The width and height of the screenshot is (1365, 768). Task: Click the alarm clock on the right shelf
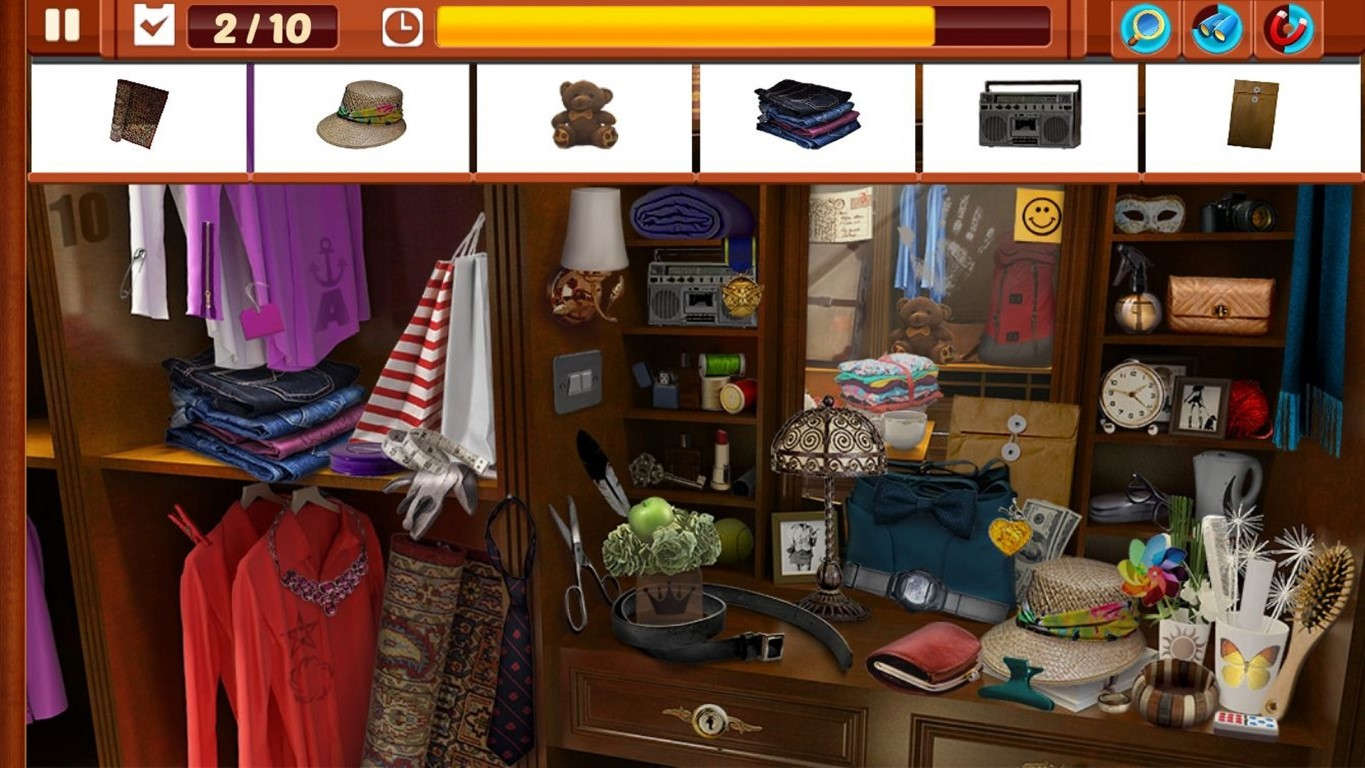pos(1133,395)
